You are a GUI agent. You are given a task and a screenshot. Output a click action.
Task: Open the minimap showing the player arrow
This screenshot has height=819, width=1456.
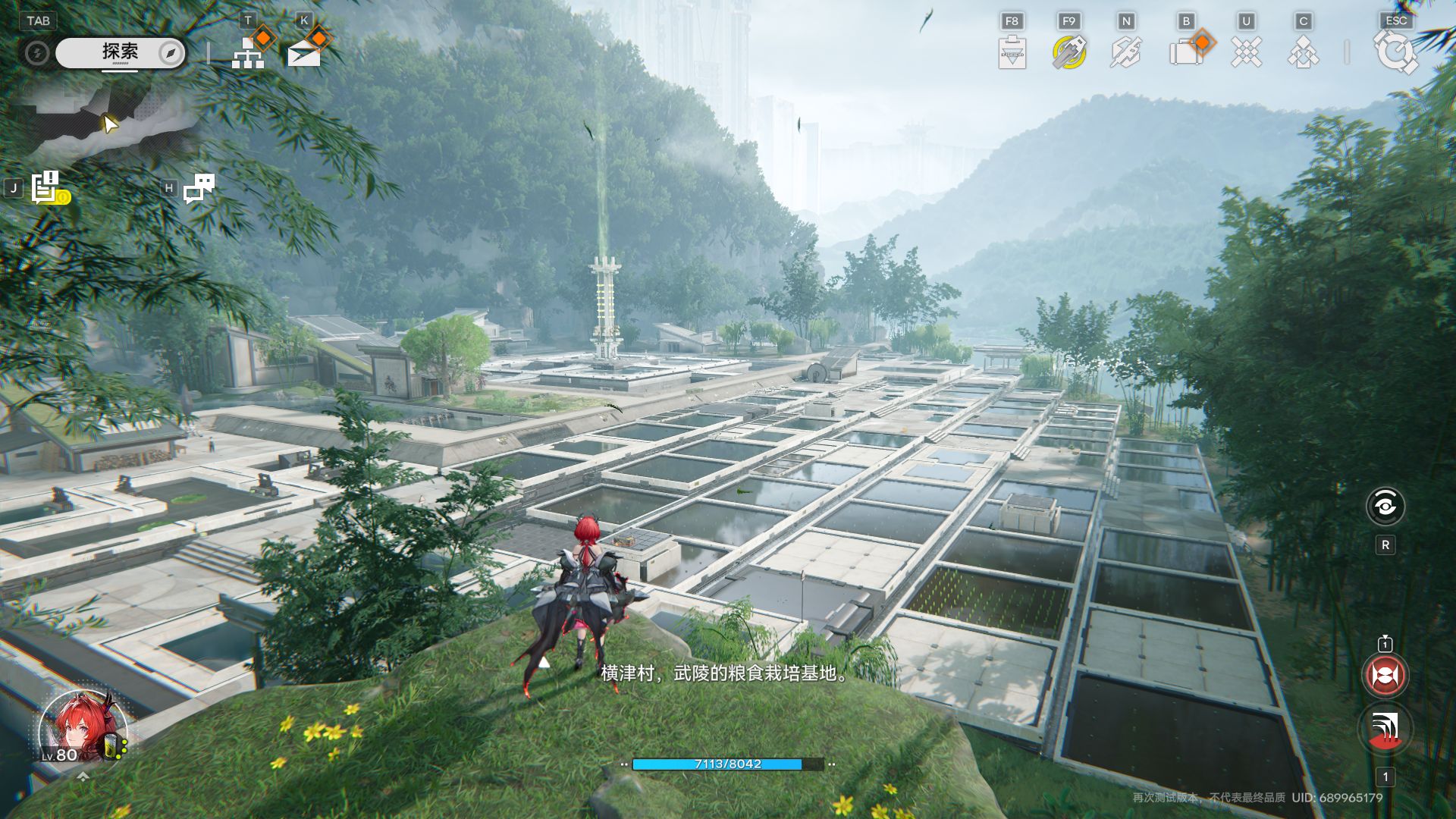(110, 121)
